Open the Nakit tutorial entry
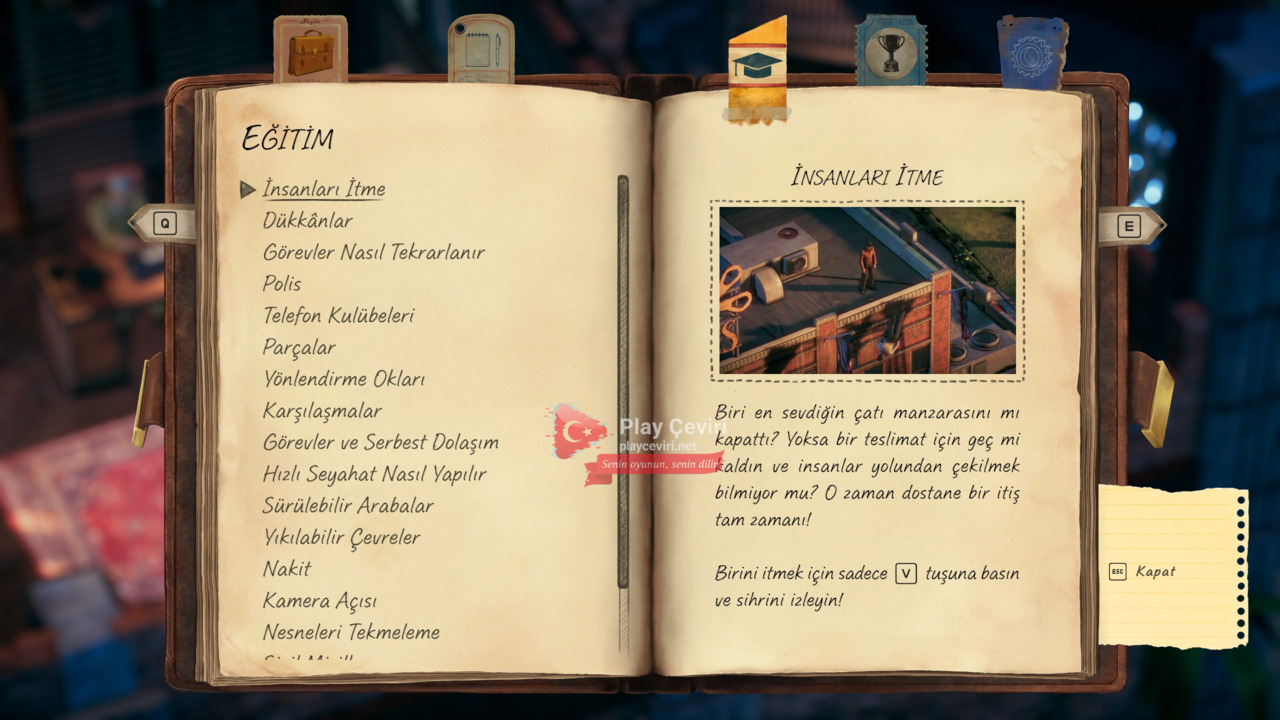This screenshot has width=1280, height=720. (287, 569)
